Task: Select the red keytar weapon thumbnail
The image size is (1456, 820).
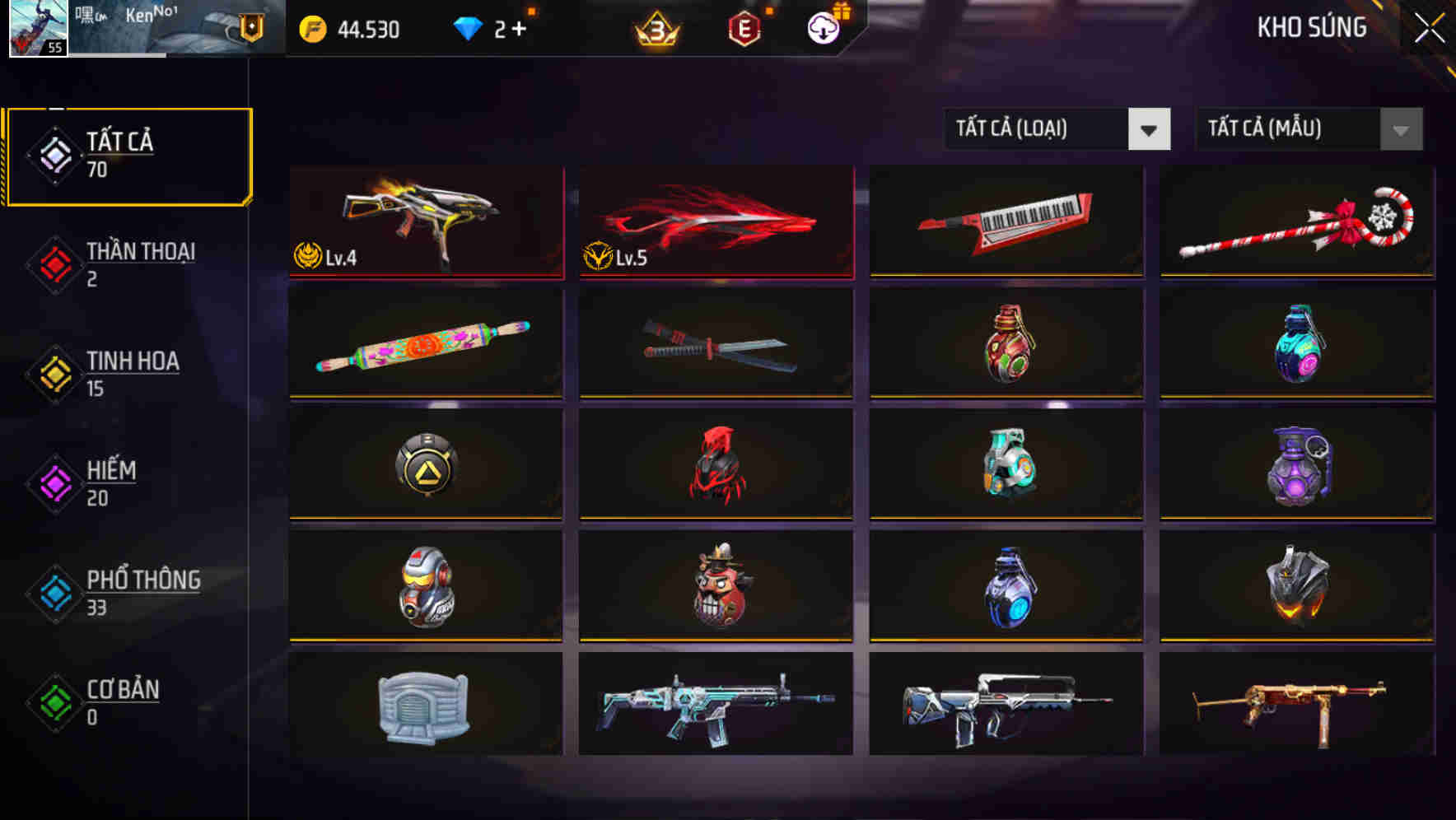Action: coord(1006,218)
